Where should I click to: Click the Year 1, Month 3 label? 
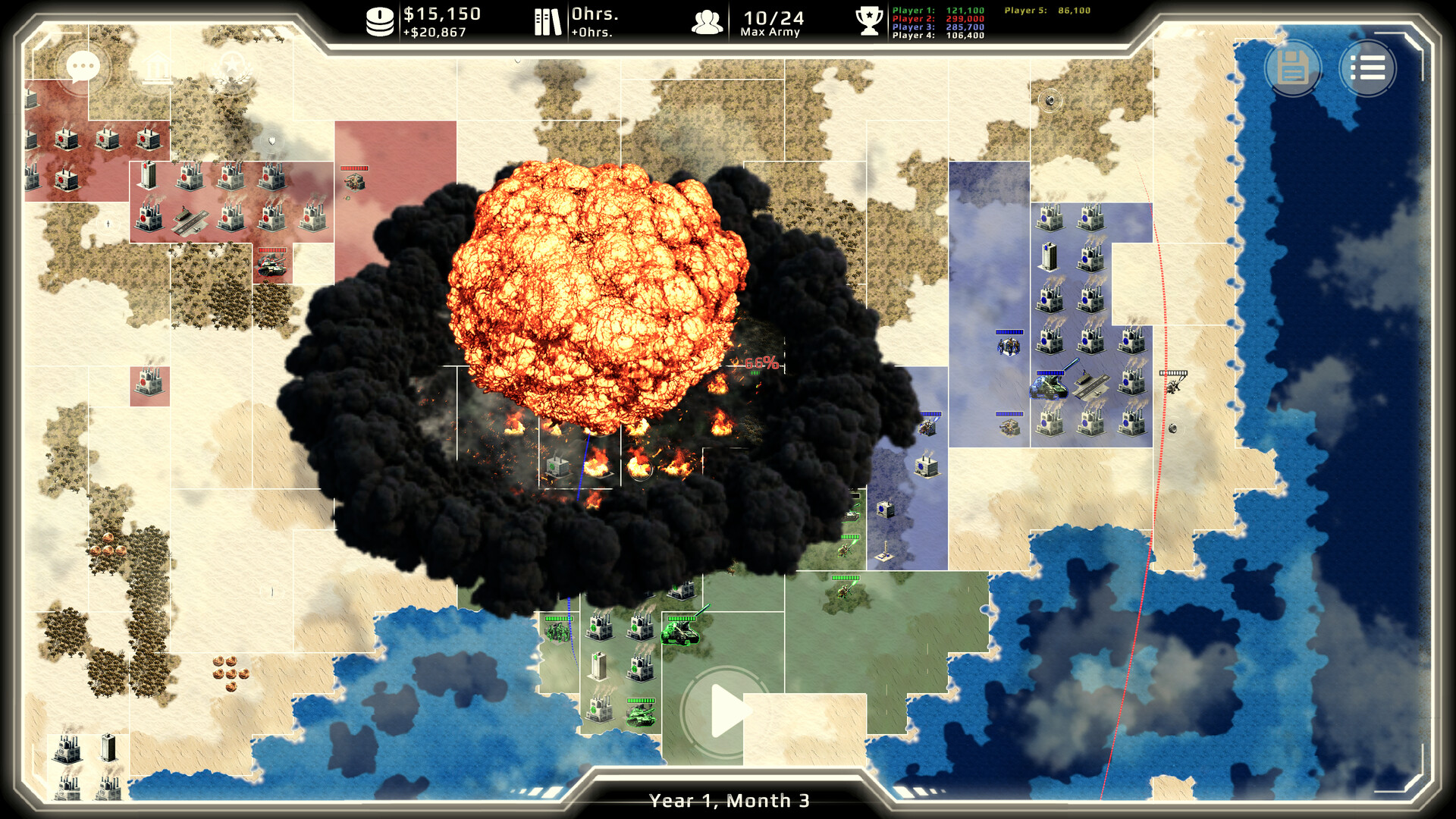pos(730,799)
